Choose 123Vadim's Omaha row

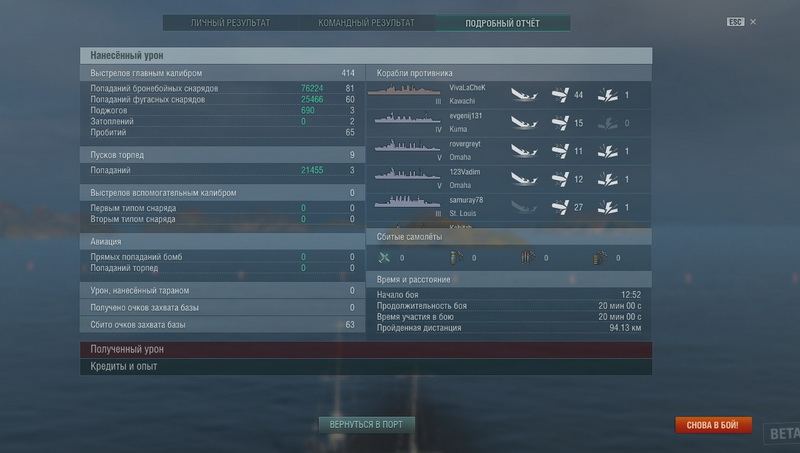pyautogui.click(x=508, y=177)
